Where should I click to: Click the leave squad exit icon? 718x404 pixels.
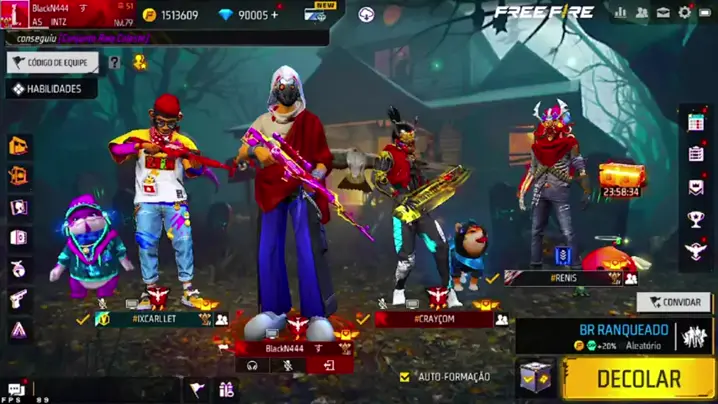coord(329,366)
